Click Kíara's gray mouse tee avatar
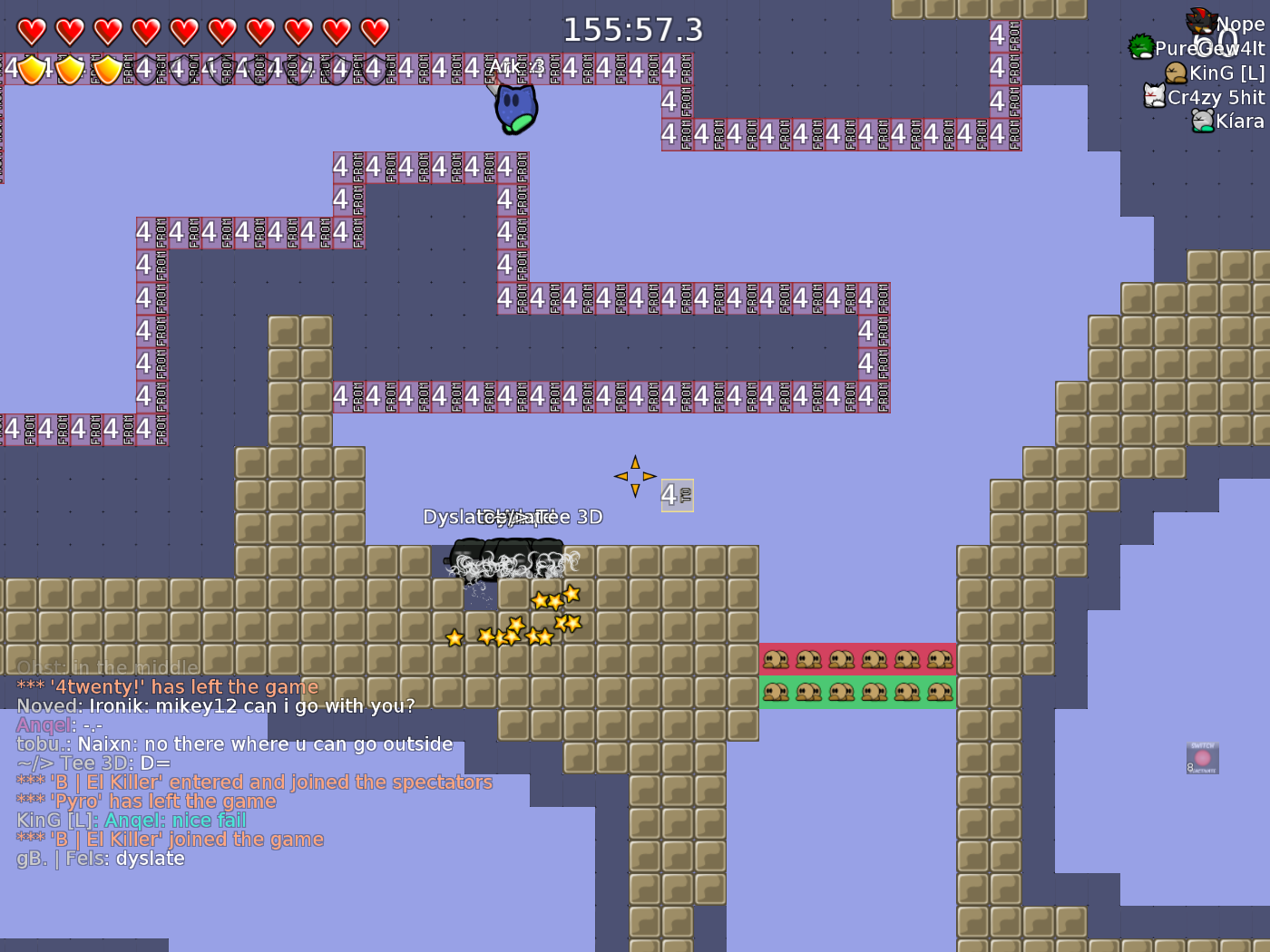 pyautogui.click(x=1203, y=121)
